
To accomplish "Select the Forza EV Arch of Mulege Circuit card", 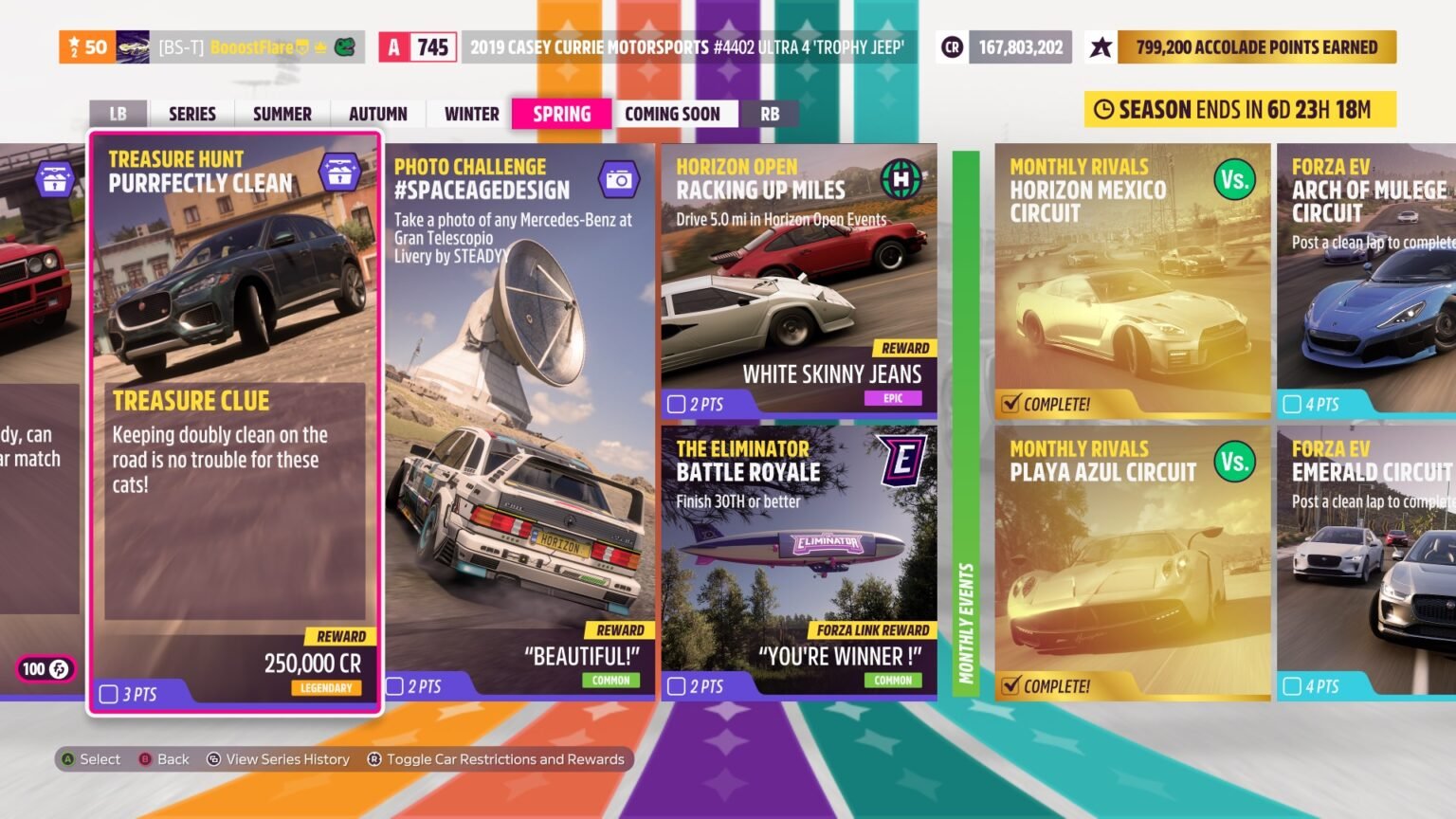I will [1368, 280].
